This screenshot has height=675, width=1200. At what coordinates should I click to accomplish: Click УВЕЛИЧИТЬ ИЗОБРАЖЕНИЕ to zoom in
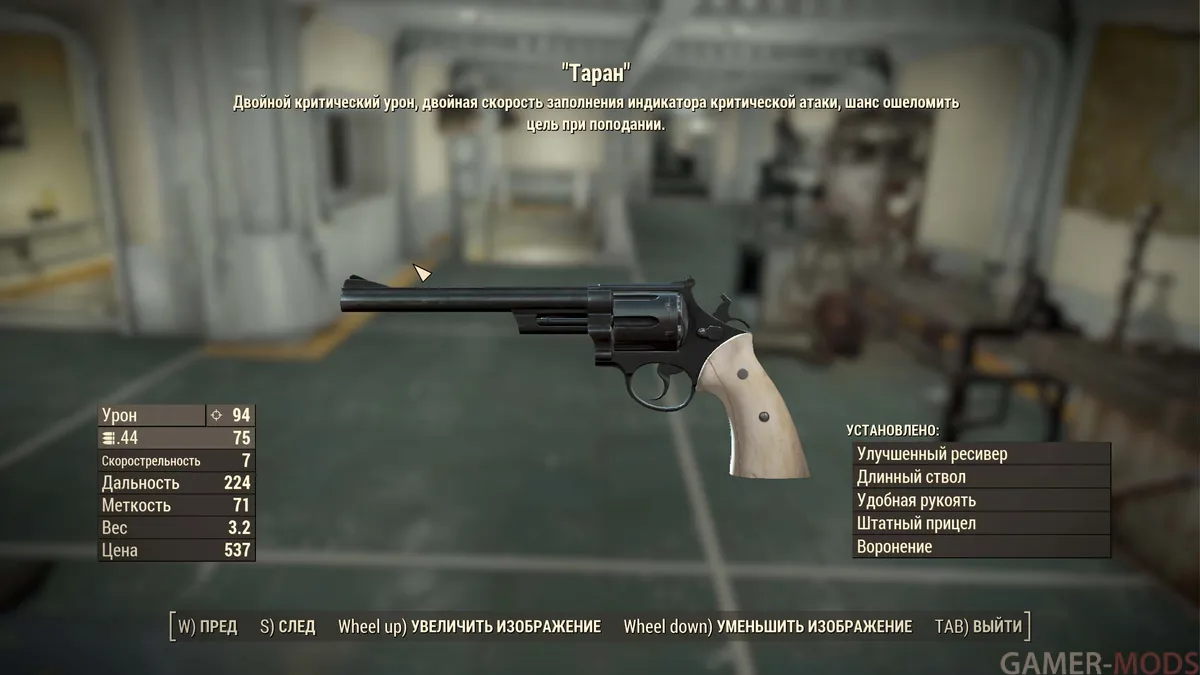coord(469,627)
